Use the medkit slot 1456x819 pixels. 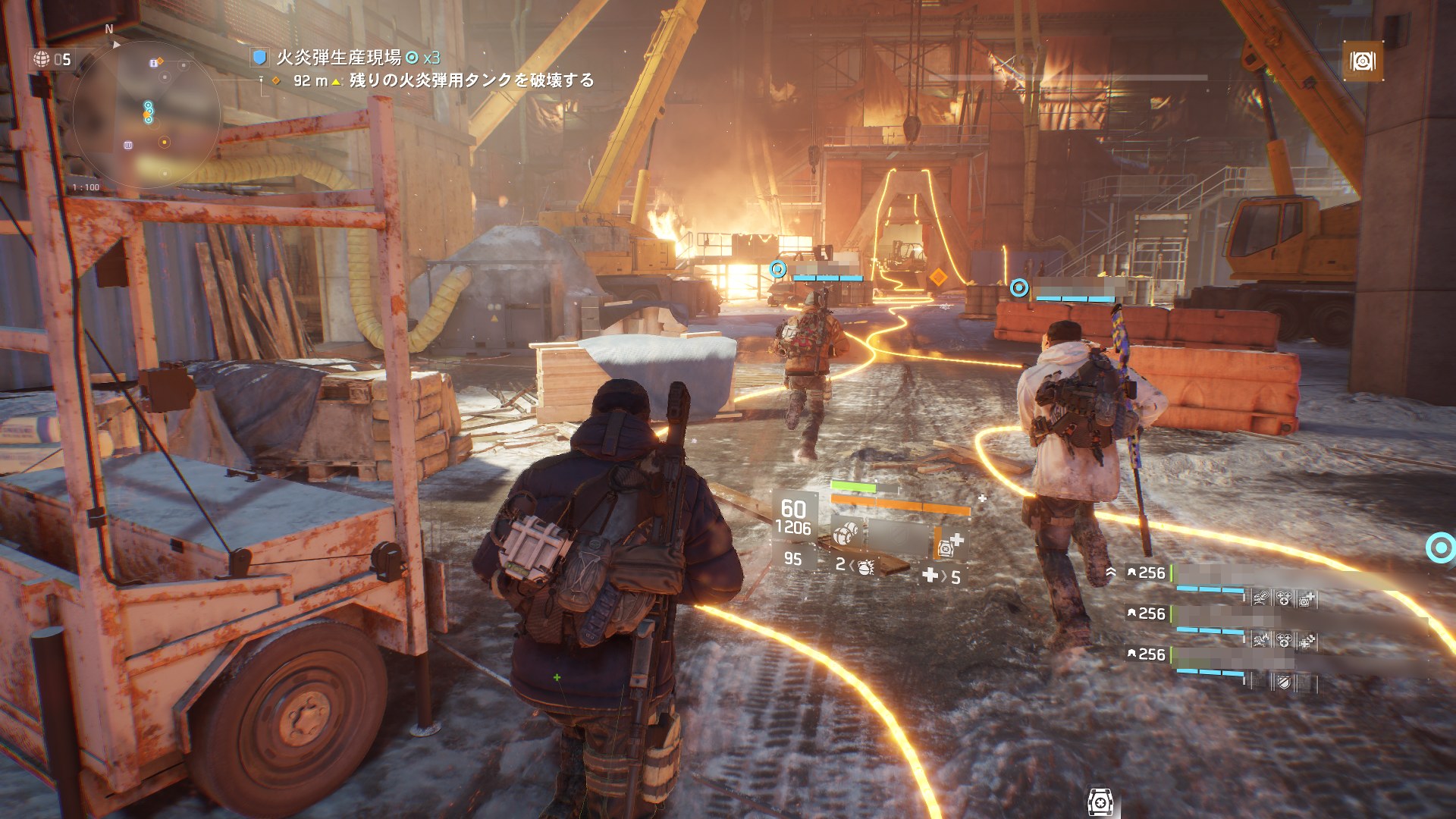(x=941, y=576)
